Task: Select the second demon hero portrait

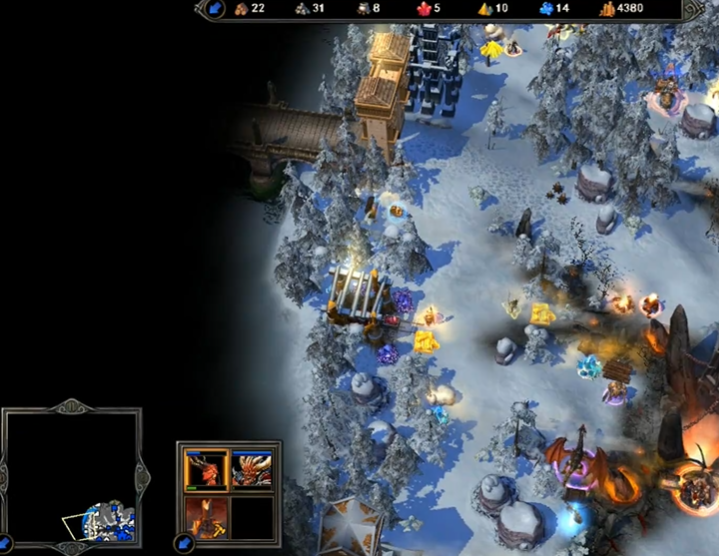Action: coord(251,468)
